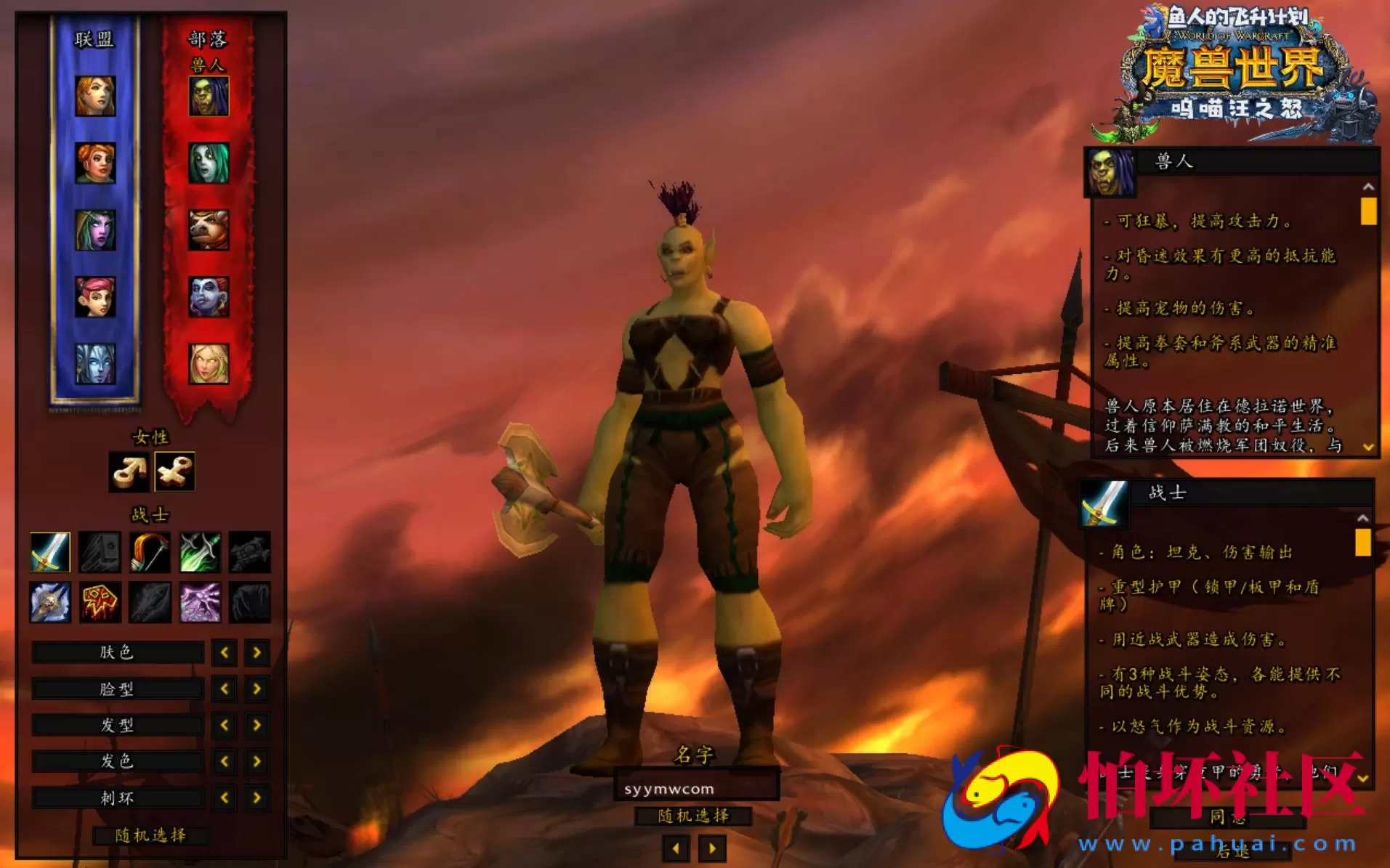Toggle the male gender symbol
This screenshot has width=1390, height=868.
coord(130,471)
